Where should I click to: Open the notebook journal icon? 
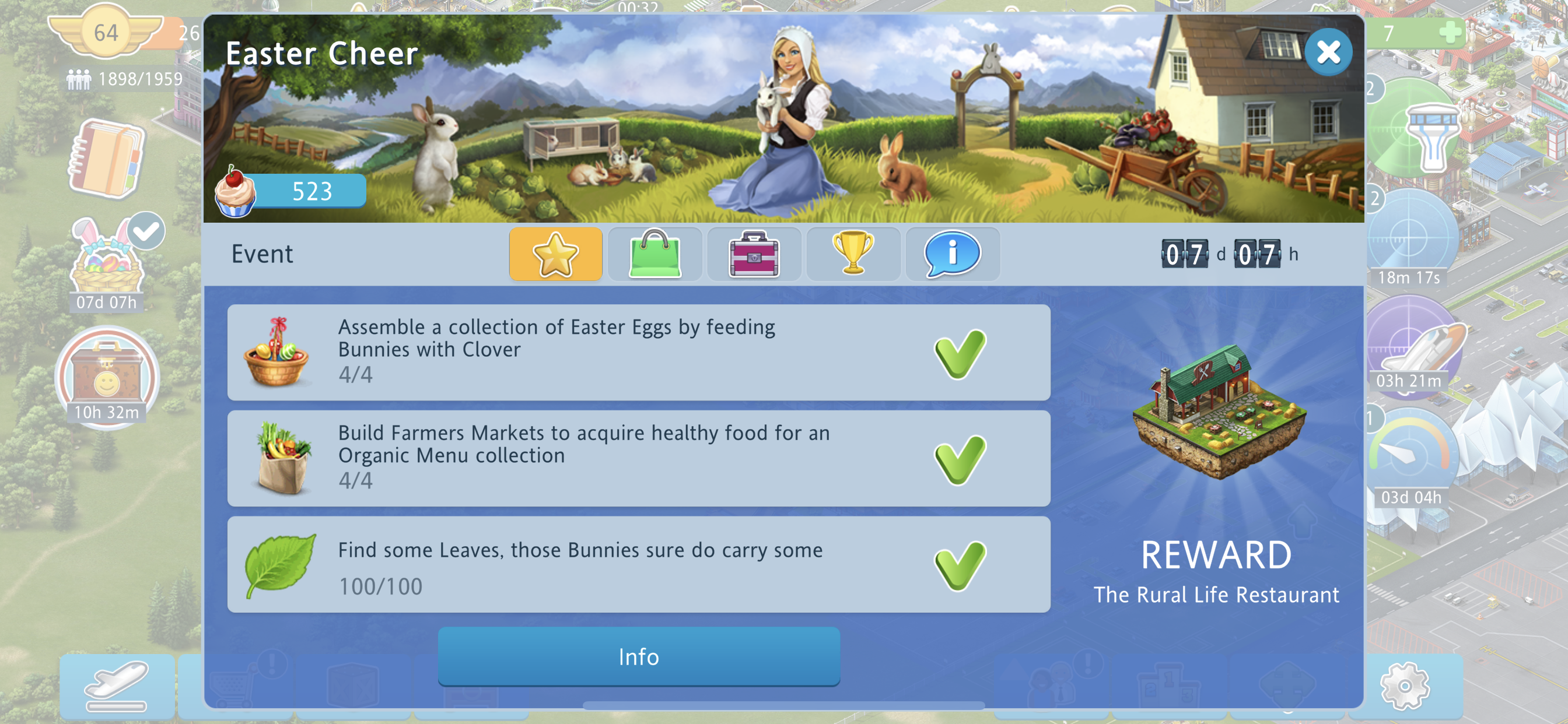[x=107, y=159]
